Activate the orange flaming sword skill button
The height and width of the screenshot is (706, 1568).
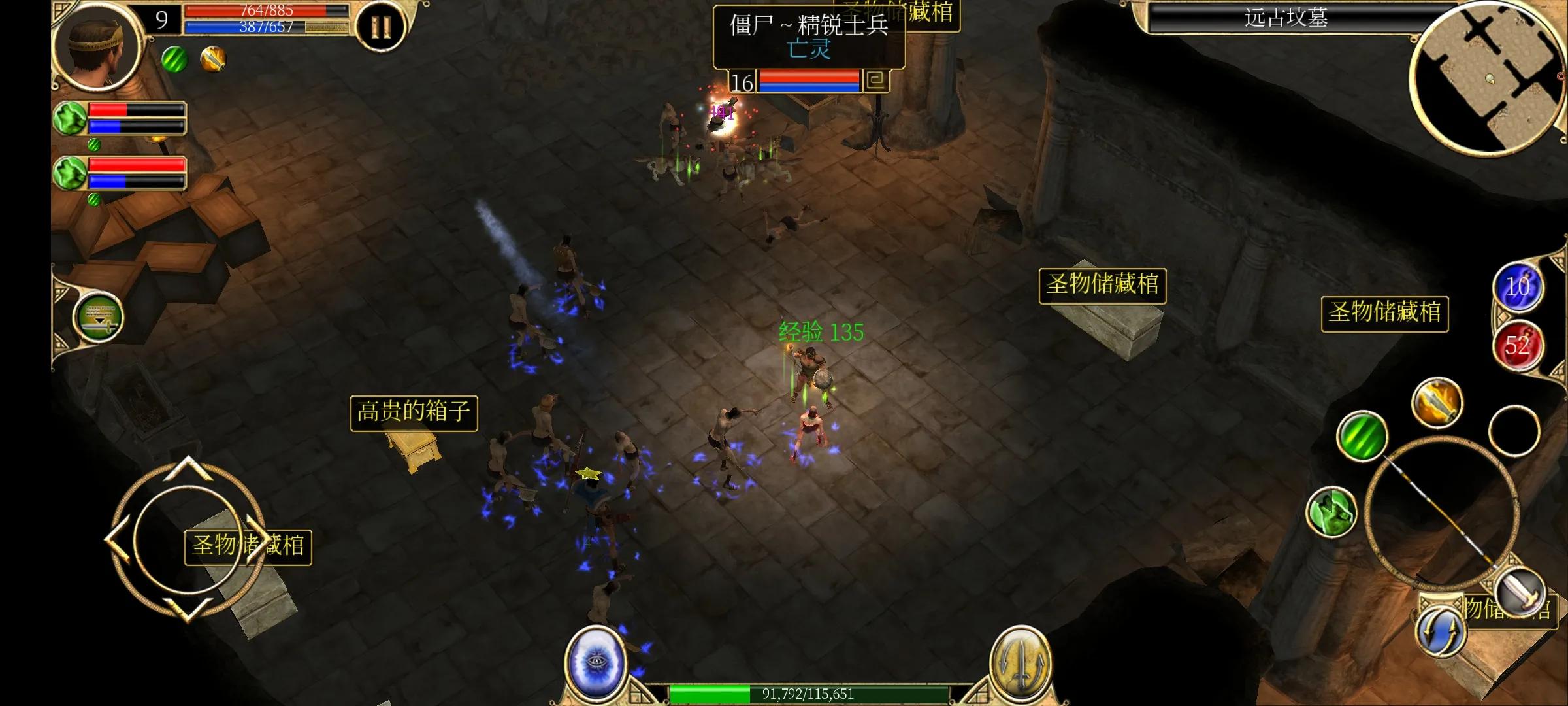pos(1437,402)
